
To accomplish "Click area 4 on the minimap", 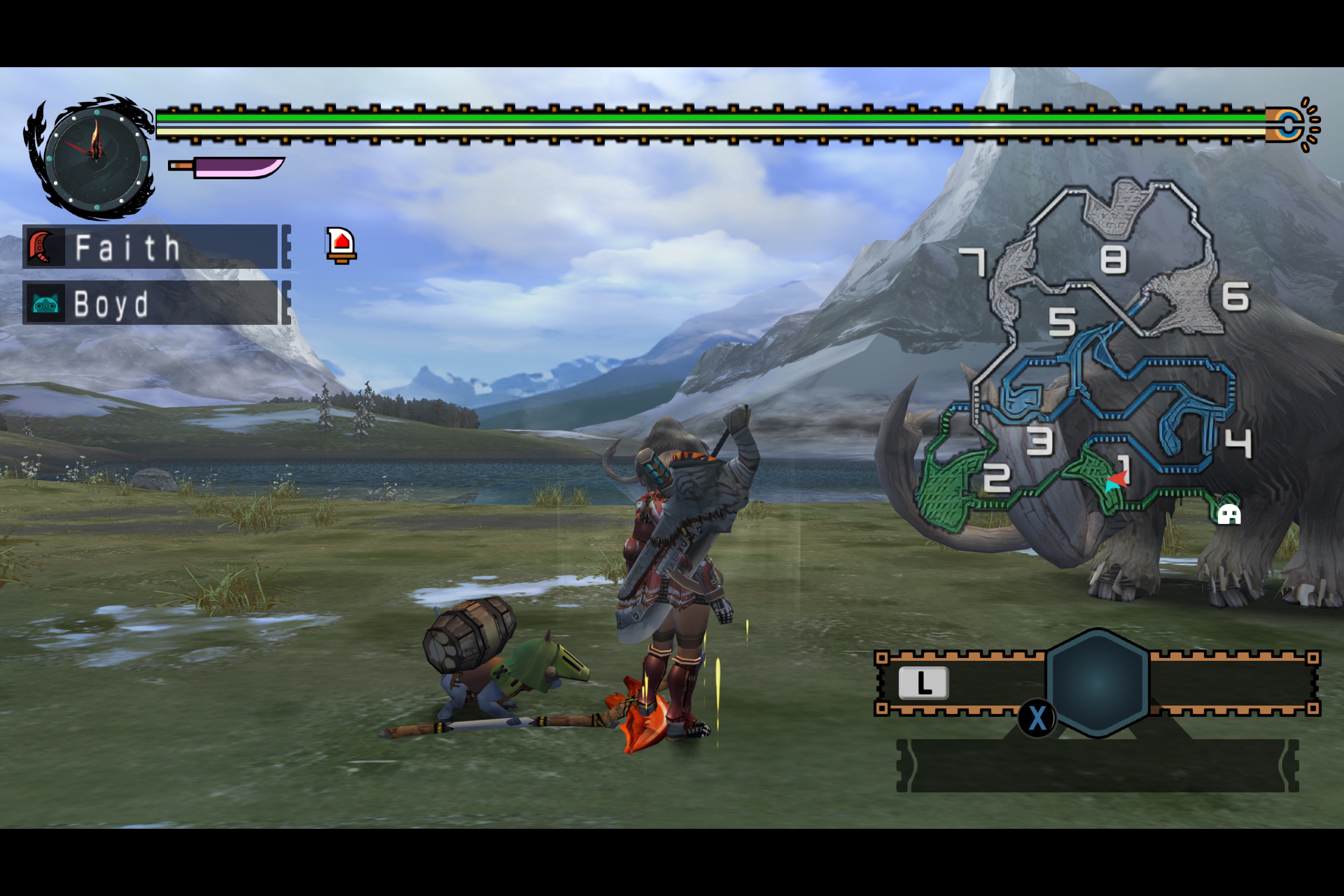I will 1239,443.
